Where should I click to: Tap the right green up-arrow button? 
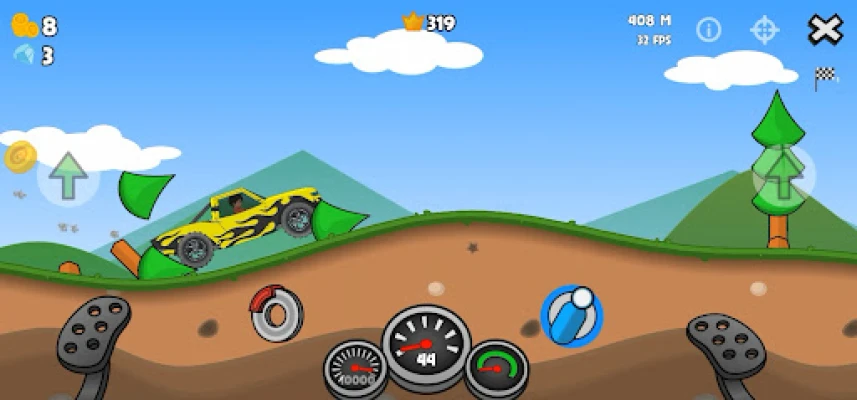783,175
